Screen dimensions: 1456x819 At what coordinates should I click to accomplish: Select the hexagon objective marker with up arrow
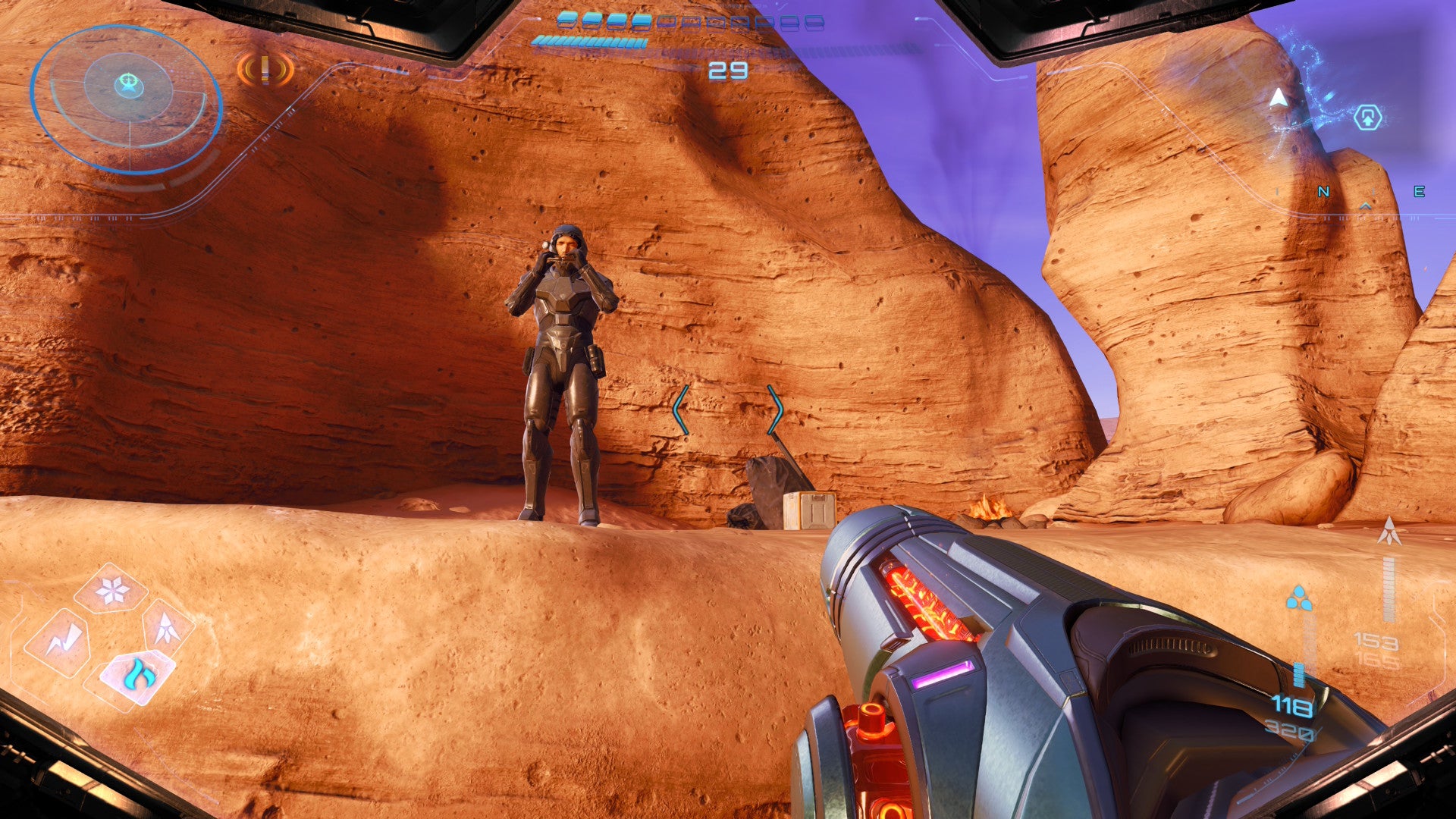point(1367,118)
